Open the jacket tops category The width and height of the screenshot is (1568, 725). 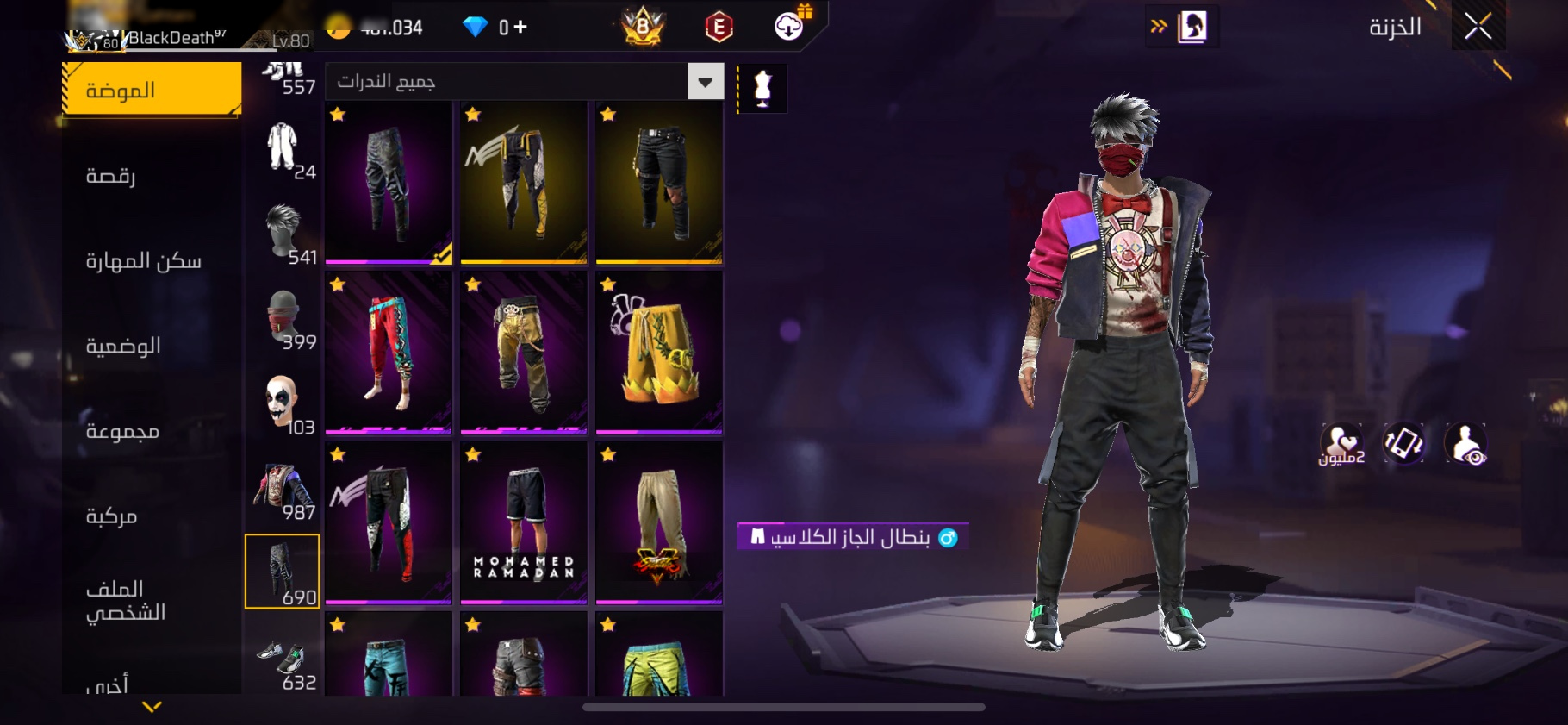(283, 489)
